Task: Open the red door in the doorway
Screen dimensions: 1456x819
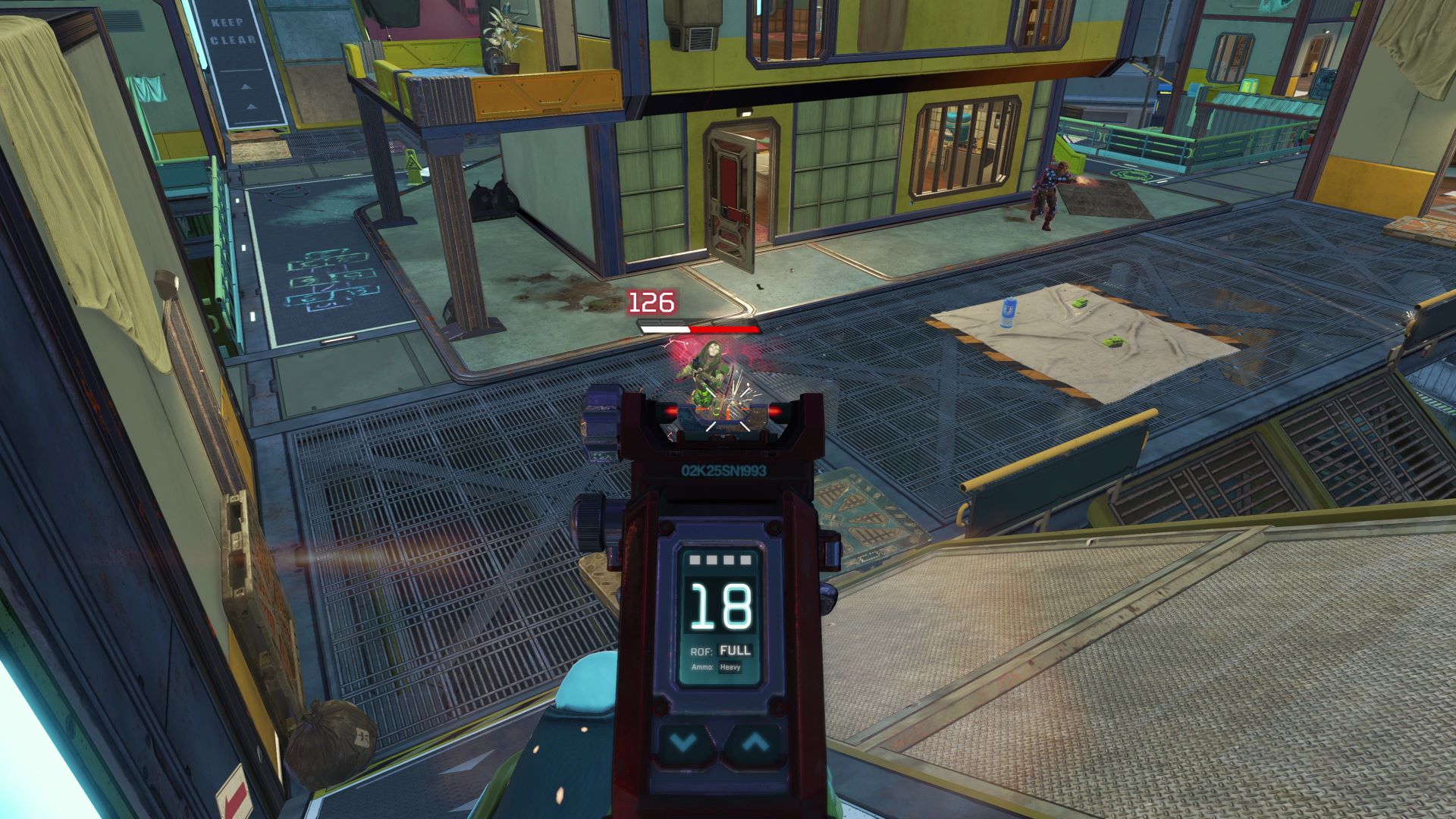Action: pyautogui.click(x=732, y=186)
